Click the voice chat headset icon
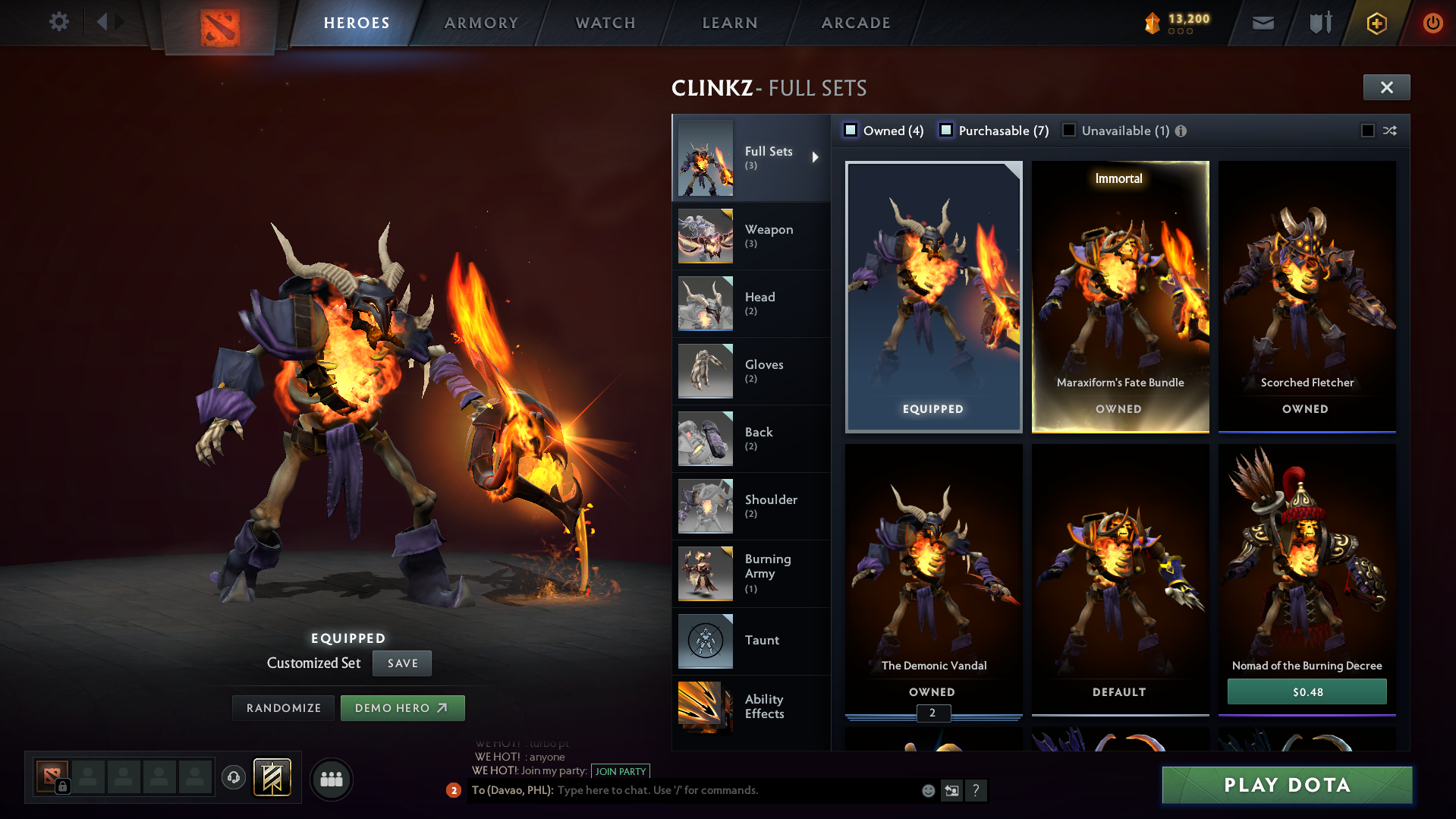 coord(233,779)
